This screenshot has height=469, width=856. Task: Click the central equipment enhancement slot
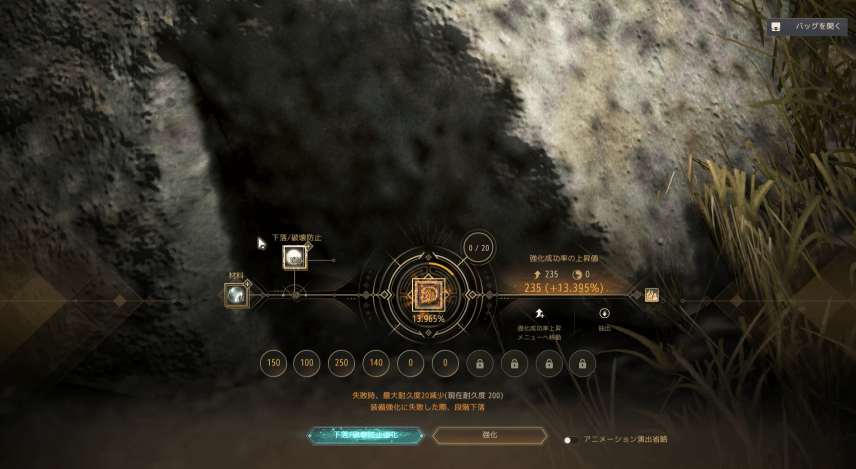[x=427, y=295]
